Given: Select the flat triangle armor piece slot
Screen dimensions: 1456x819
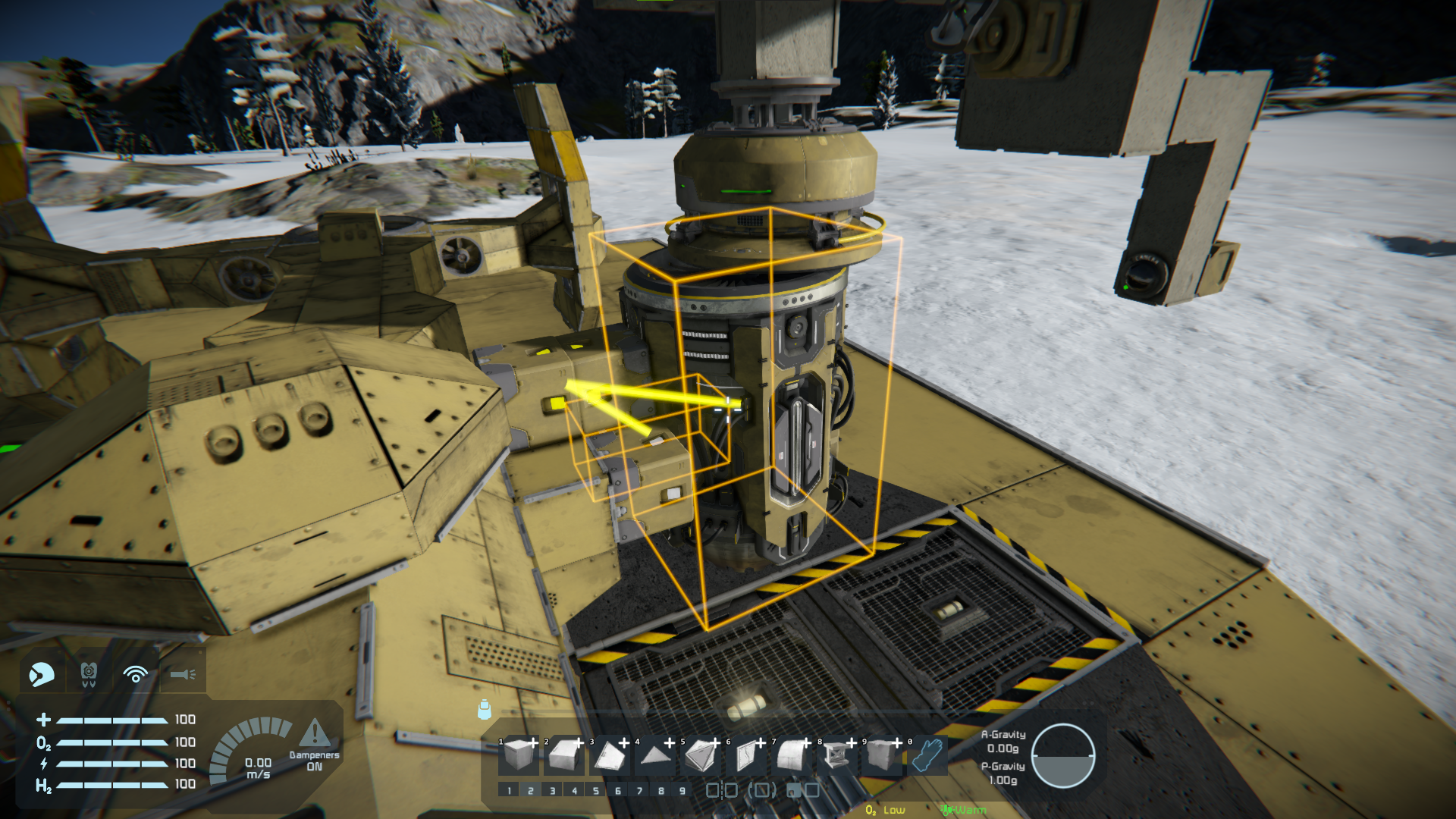Looking at the screenshot, I should [x=656, y=755].
